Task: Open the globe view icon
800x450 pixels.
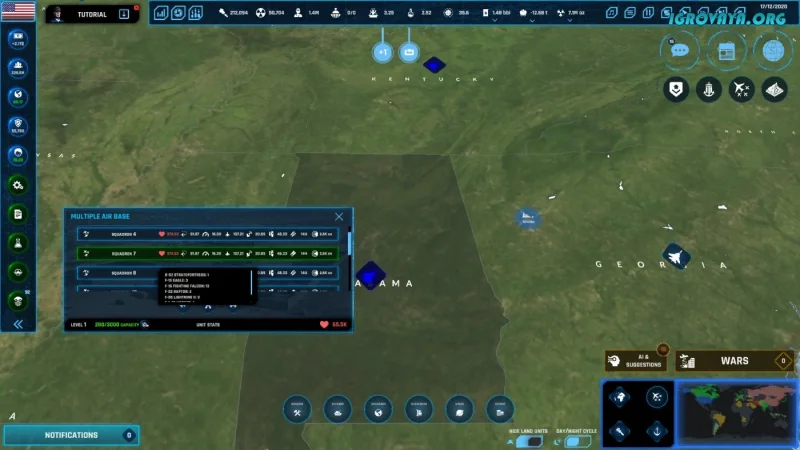Action: click(772, 49)
